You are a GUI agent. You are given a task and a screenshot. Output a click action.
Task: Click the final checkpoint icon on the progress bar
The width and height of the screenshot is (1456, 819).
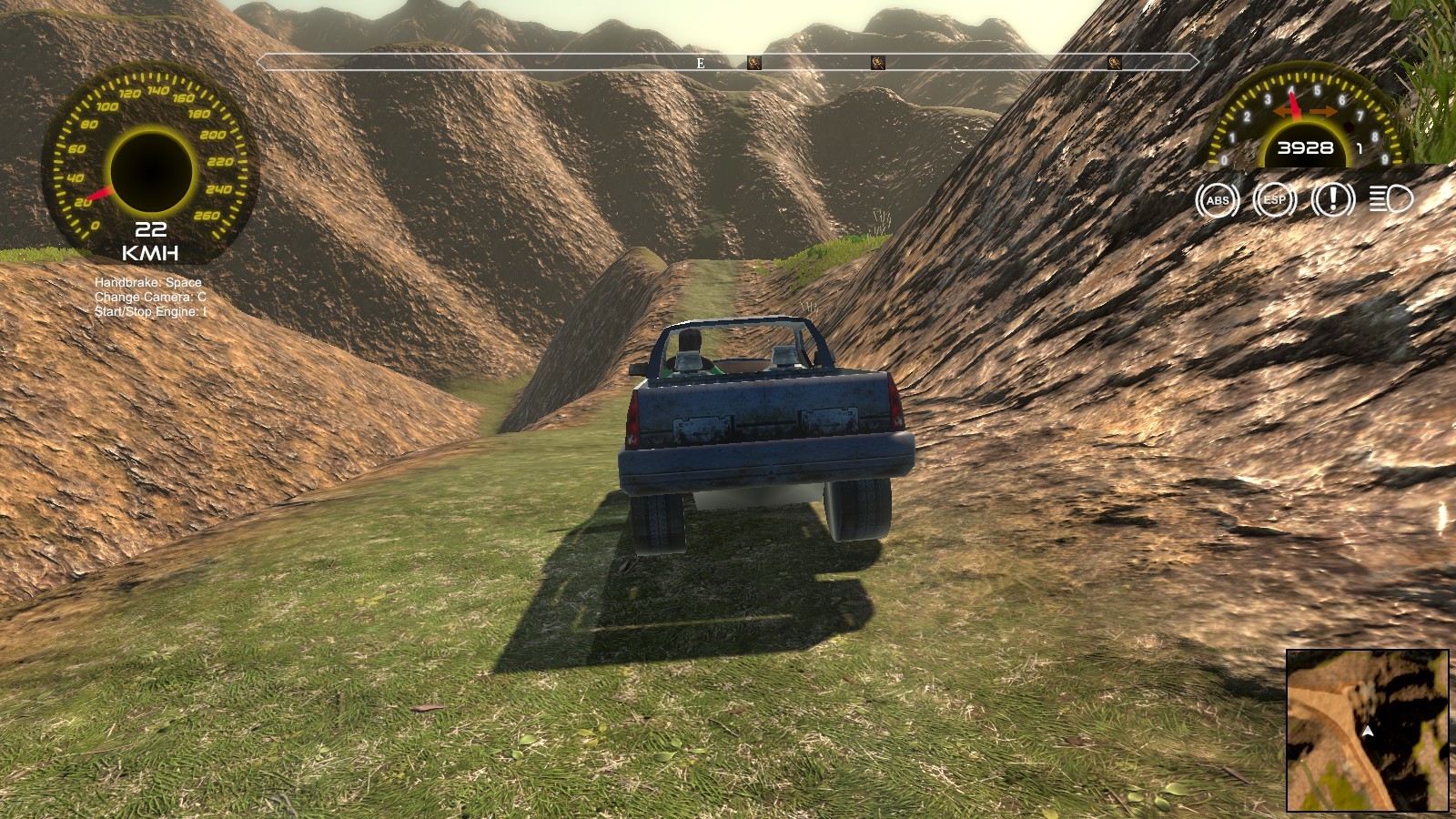[1112, 64]
